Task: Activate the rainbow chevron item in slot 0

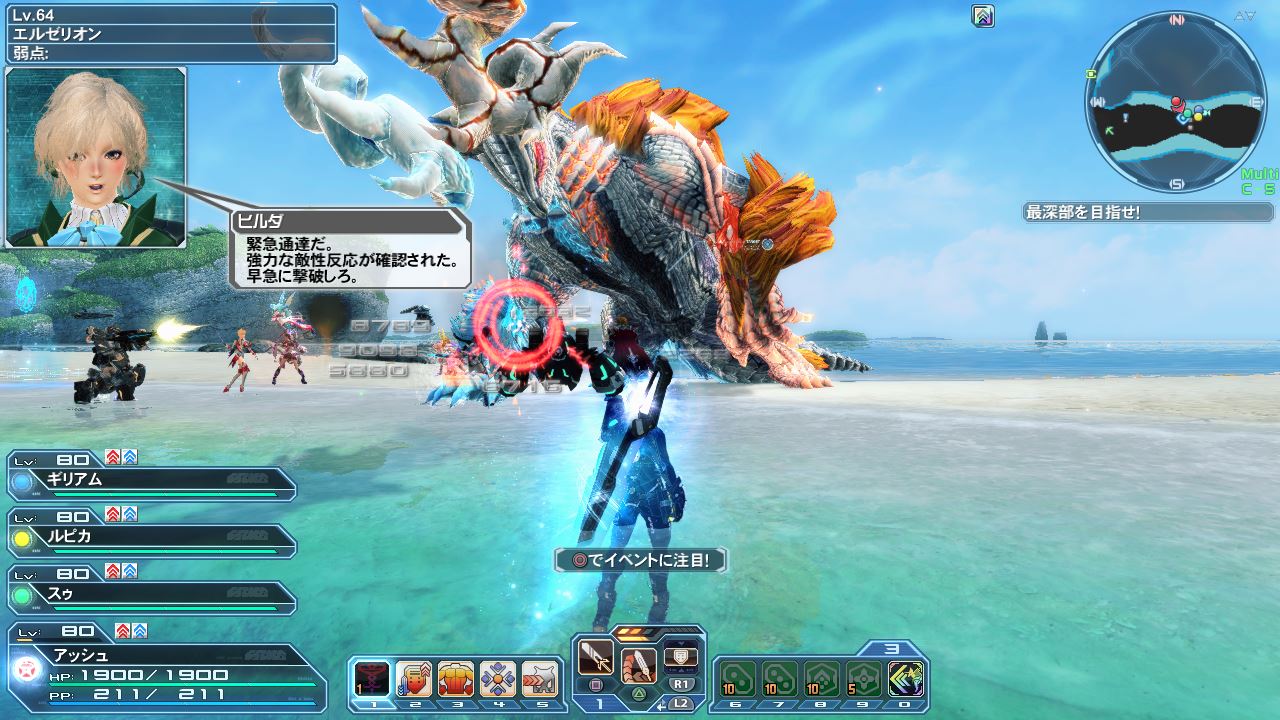Action: pyautogui.click(x=906, y=679)
